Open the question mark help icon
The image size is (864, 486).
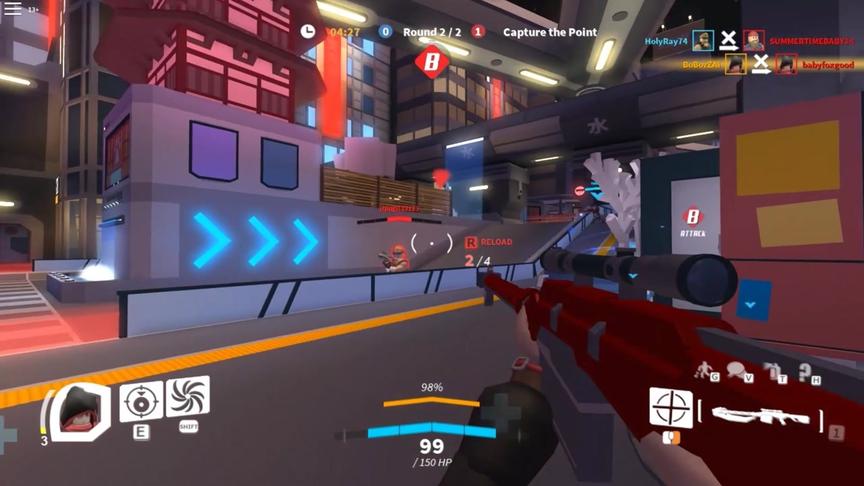tap(806, 371)
